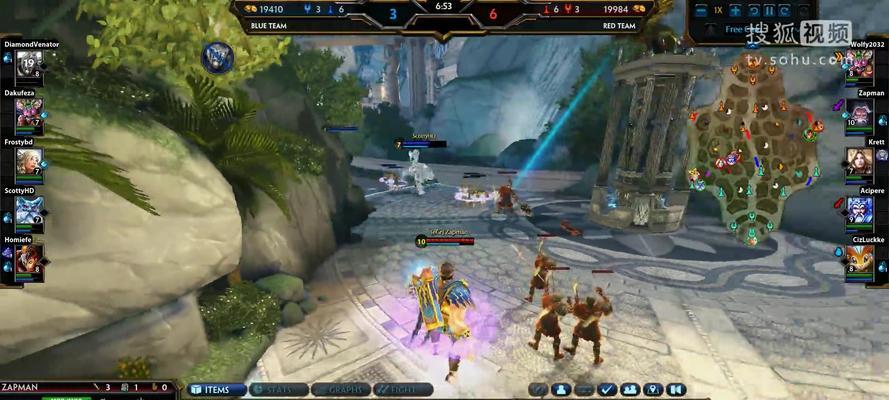The width and height of the screenshot is (889, 400).
Task: Spectate Acipere from the red team list
Action: (x=860, y=210)
